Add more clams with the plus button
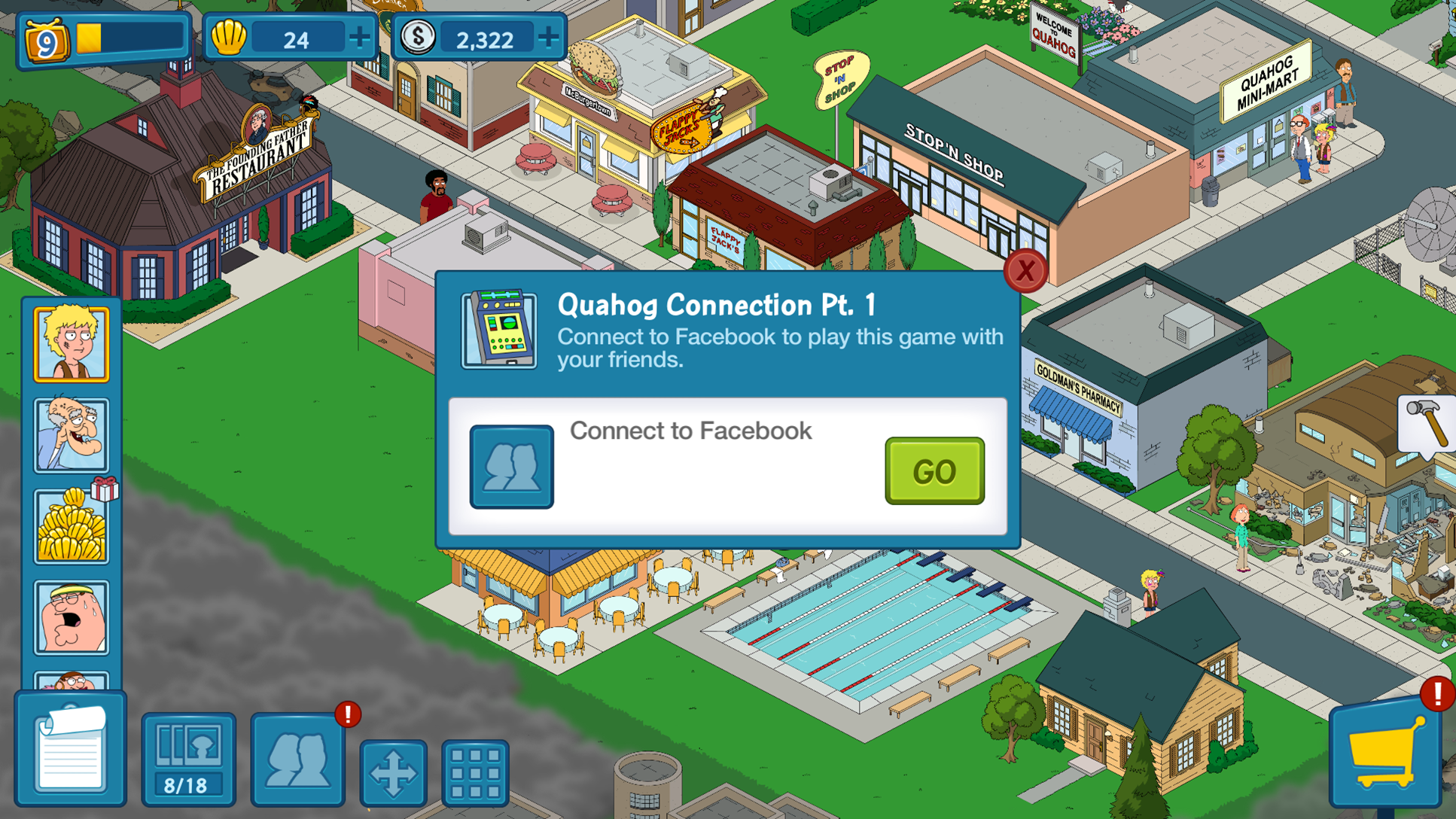This screenshot has width=1456, height=819. point(359,38)
